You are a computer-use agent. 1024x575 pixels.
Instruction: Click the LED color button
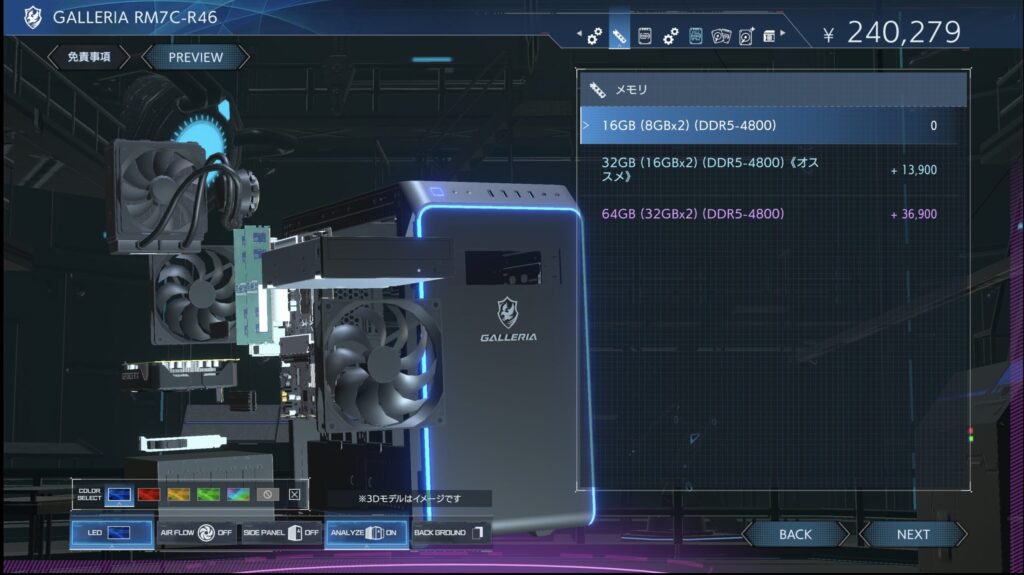[112, 533]
